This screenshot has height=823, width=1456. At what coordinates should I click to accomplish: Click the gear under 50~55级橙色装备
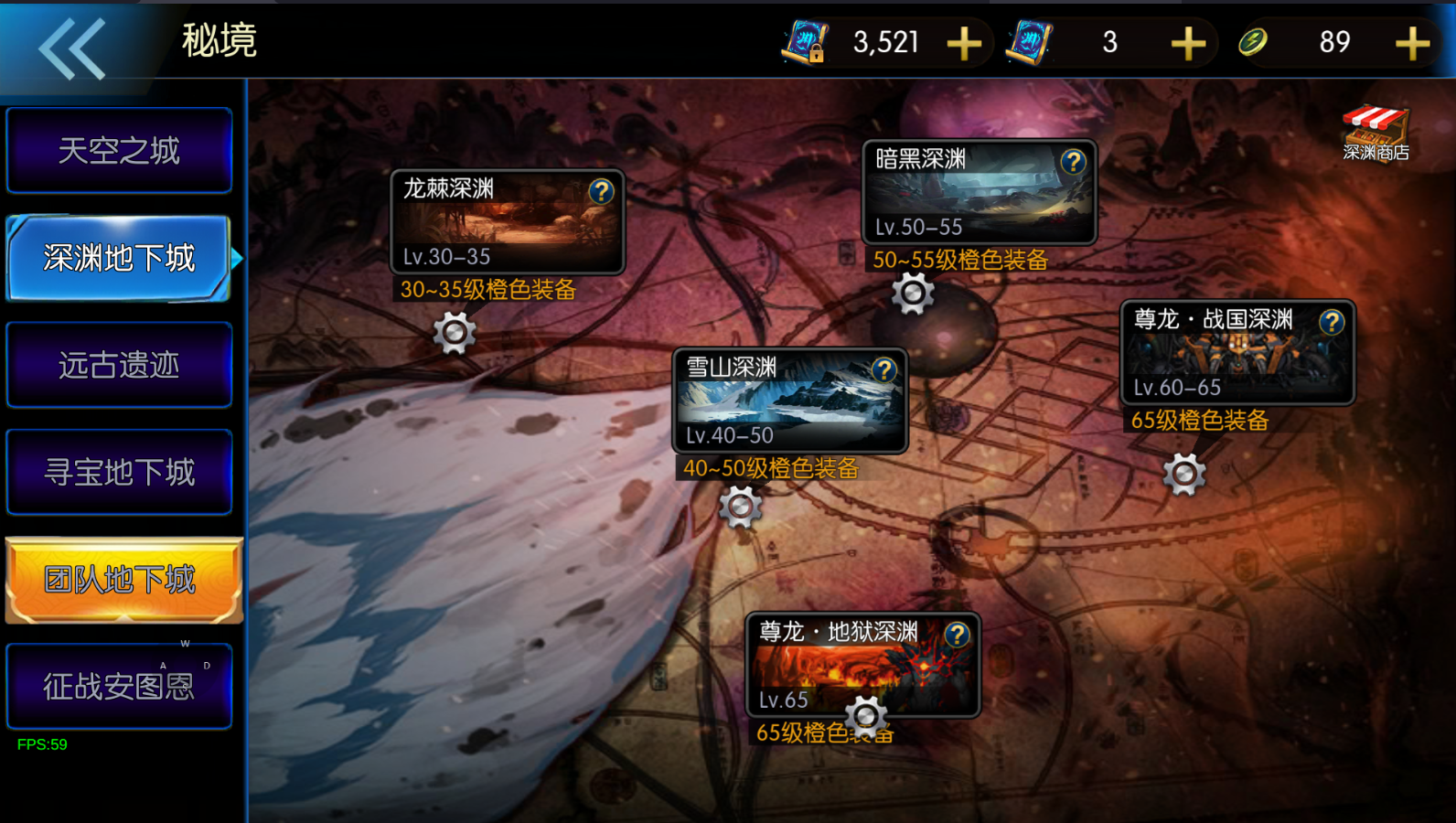point(913,294)
